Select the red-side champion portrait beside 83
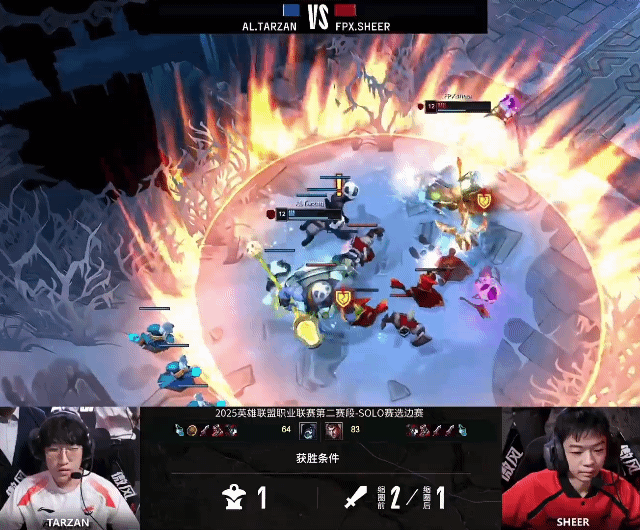The width and height of the screenshot is (640, 530). tap(333, 429)
